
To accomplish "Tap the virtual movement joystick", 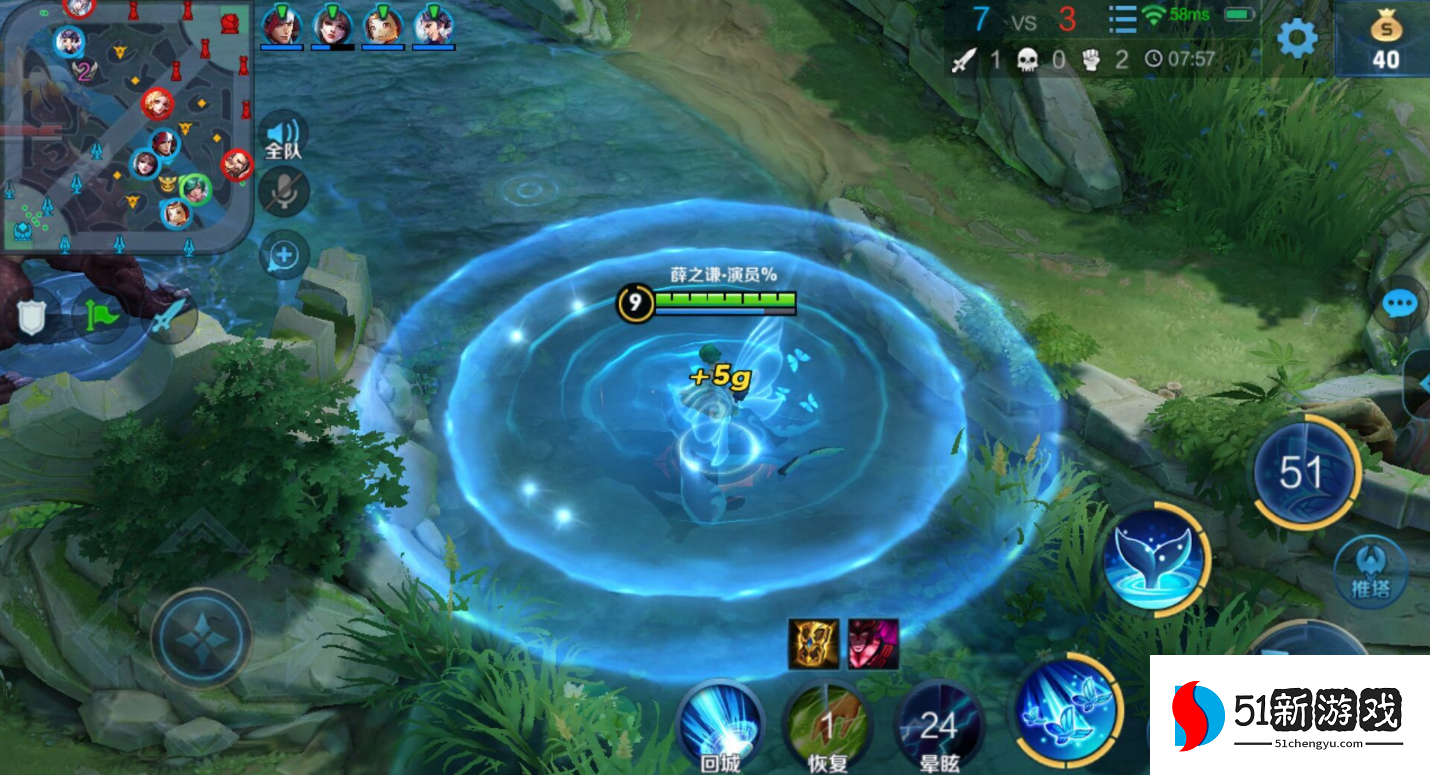I will pyautogui.click(x=201, y=637).
